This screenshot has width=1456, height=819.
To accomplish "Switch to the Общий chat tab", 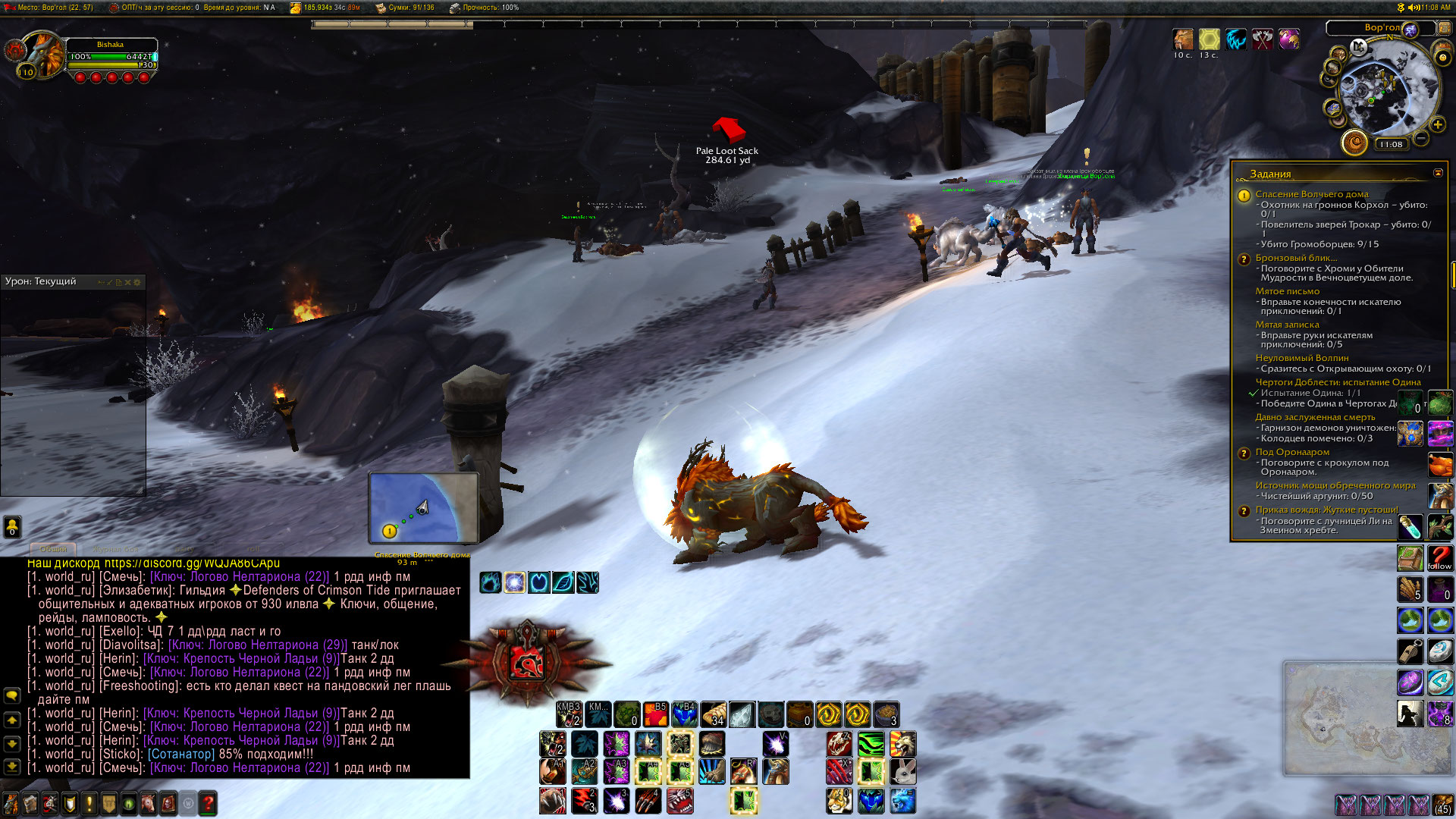I will click(x=53, y=548).
